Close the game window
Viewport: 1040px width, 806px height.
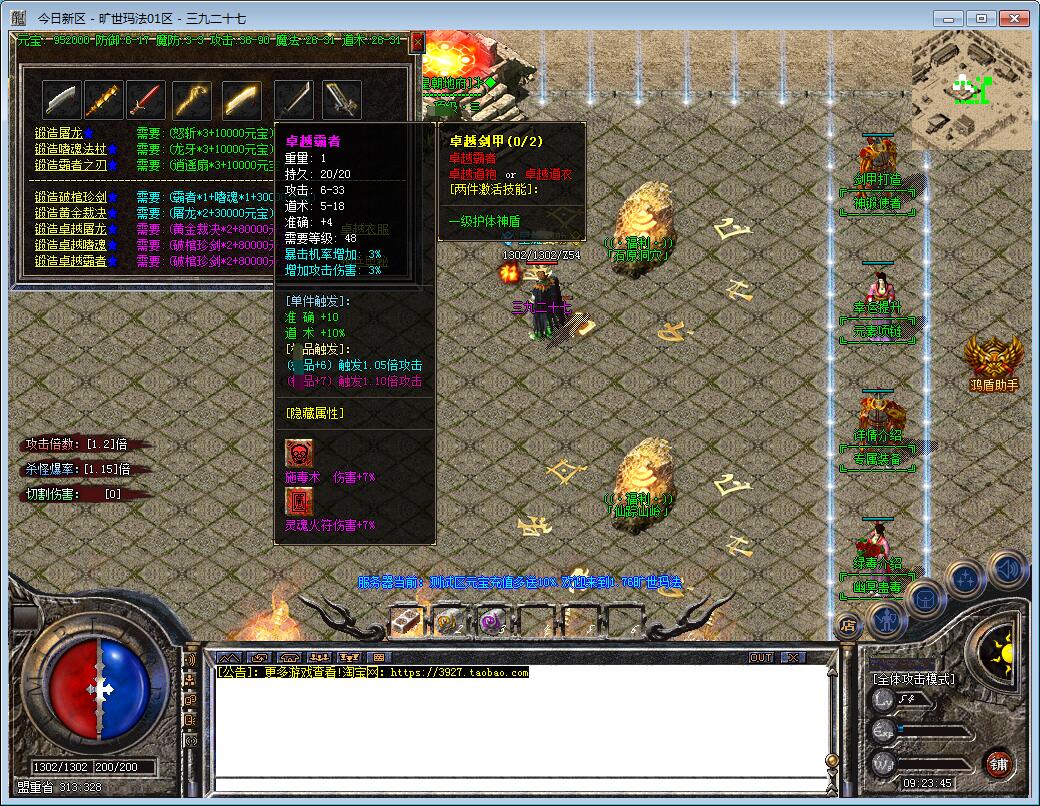click(1015, 18)
